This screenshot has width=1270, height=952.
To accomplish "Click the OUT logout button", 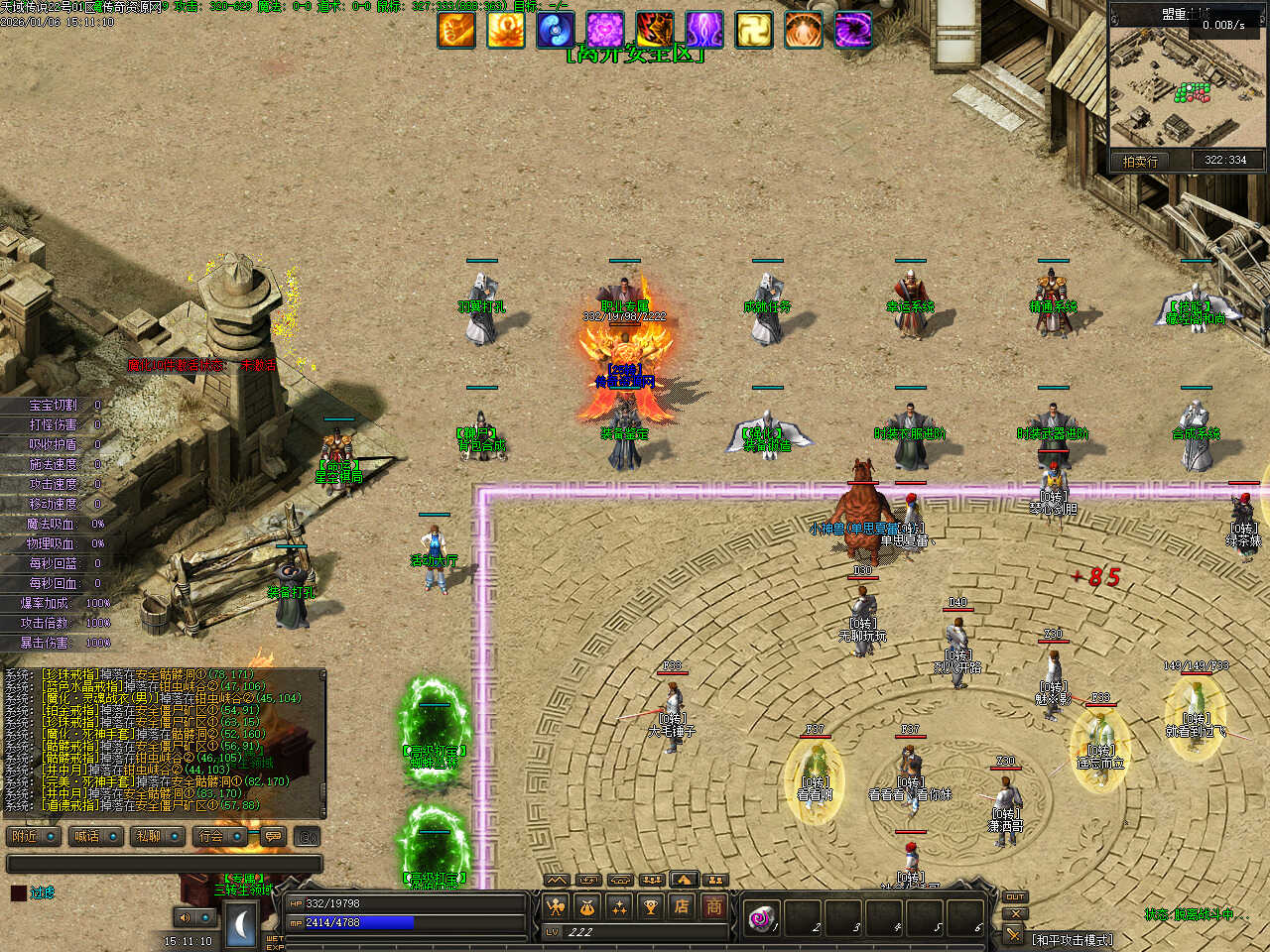I will tap(1015, 896).
